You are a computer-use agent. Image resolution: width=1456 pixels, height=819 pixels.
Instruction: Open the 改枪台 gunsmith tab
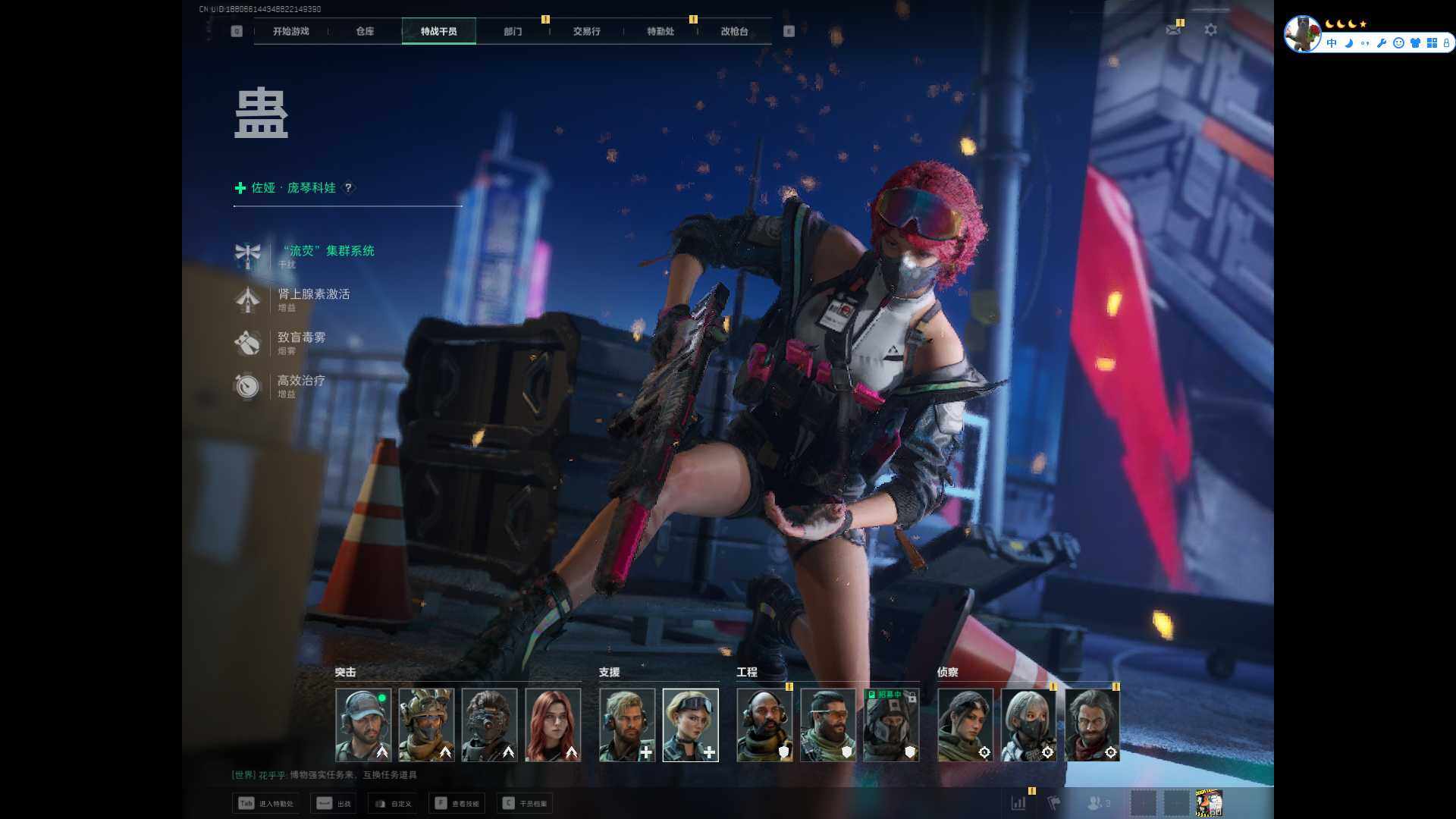pos(734,31)
